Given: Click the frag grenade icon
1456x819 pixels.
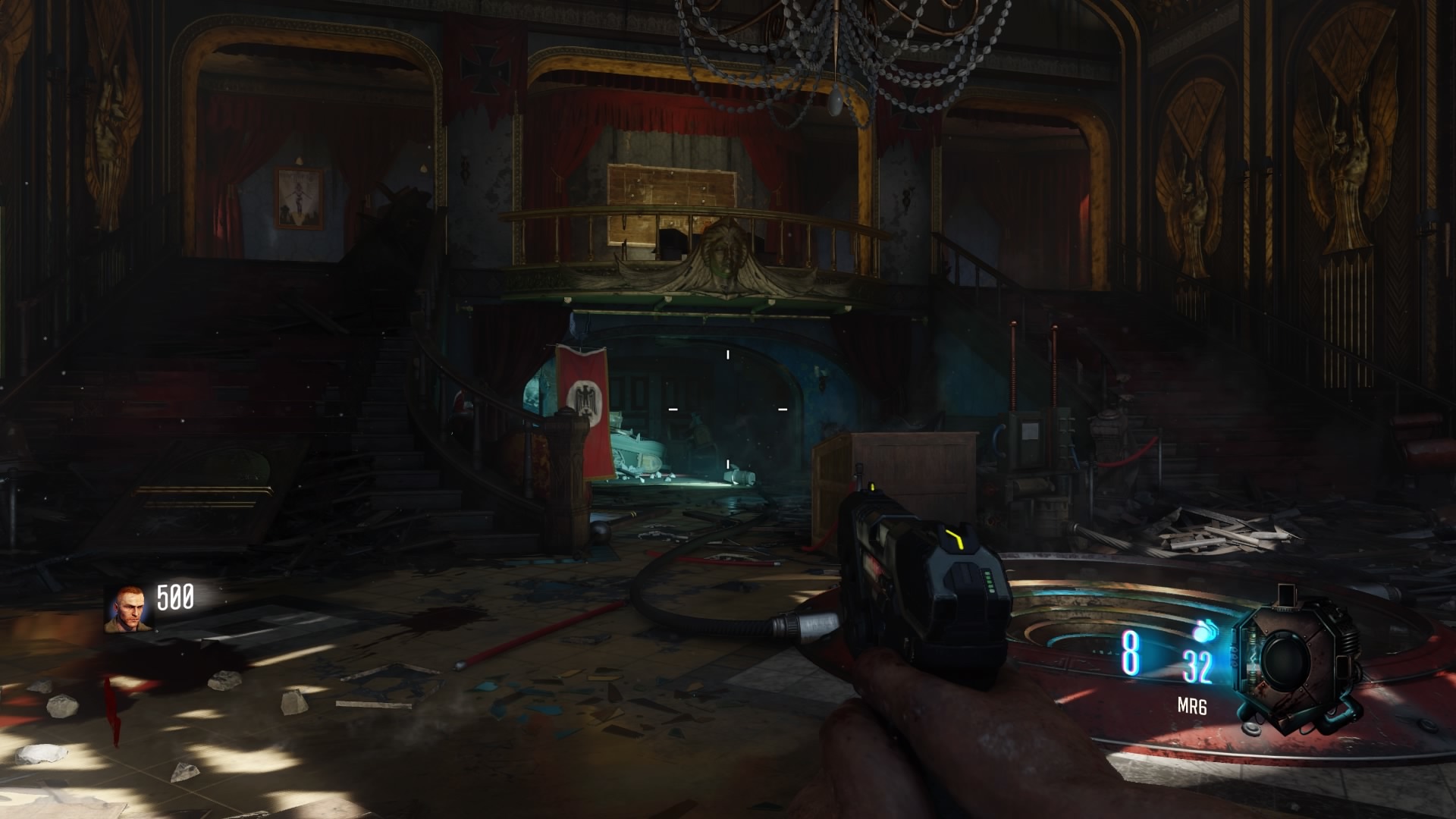Looking at the screenshot, I should tap(1205, 632).
